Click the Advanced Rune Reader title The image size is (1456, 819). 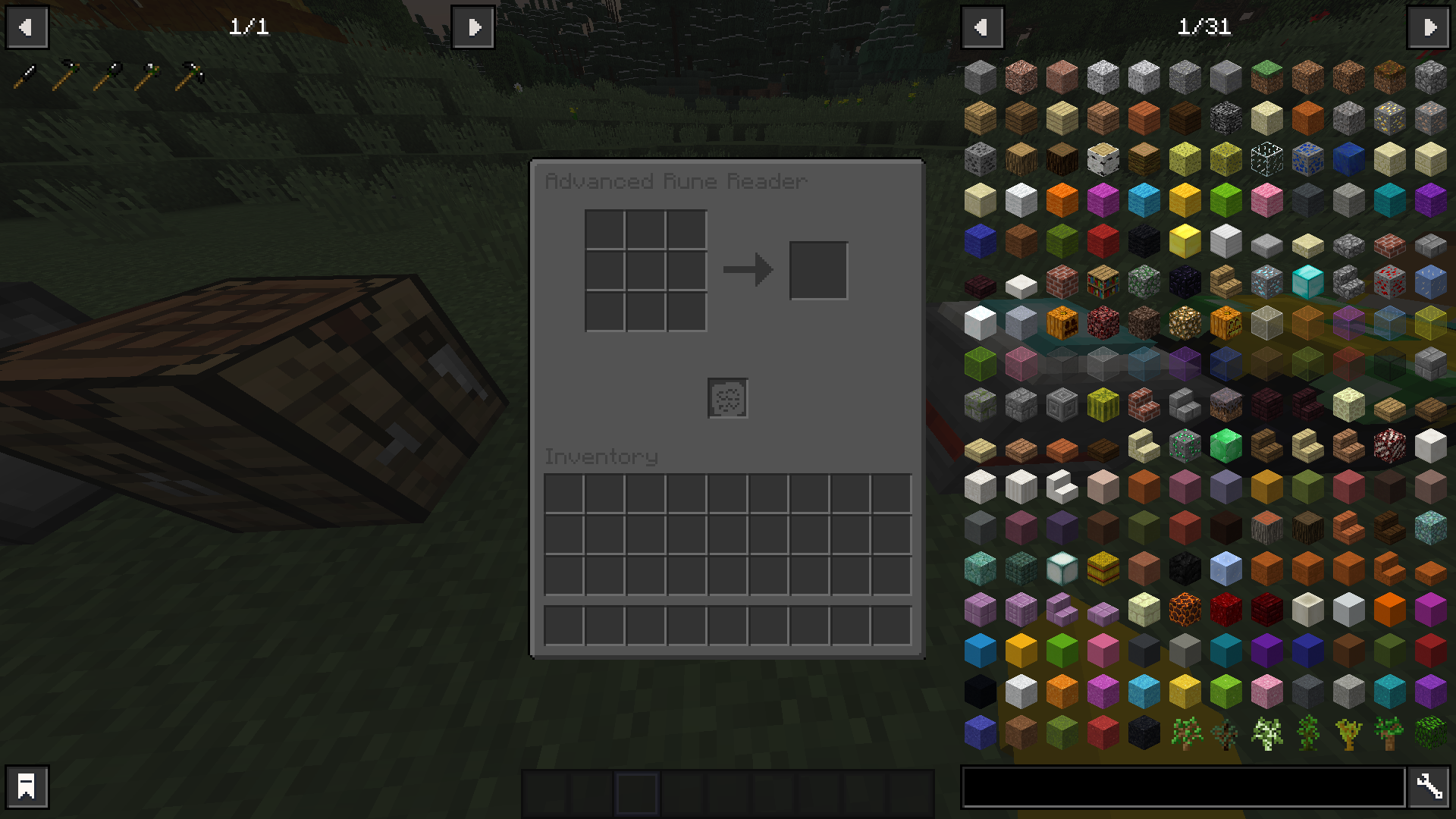pyautogui.click(x=676, y=181)
